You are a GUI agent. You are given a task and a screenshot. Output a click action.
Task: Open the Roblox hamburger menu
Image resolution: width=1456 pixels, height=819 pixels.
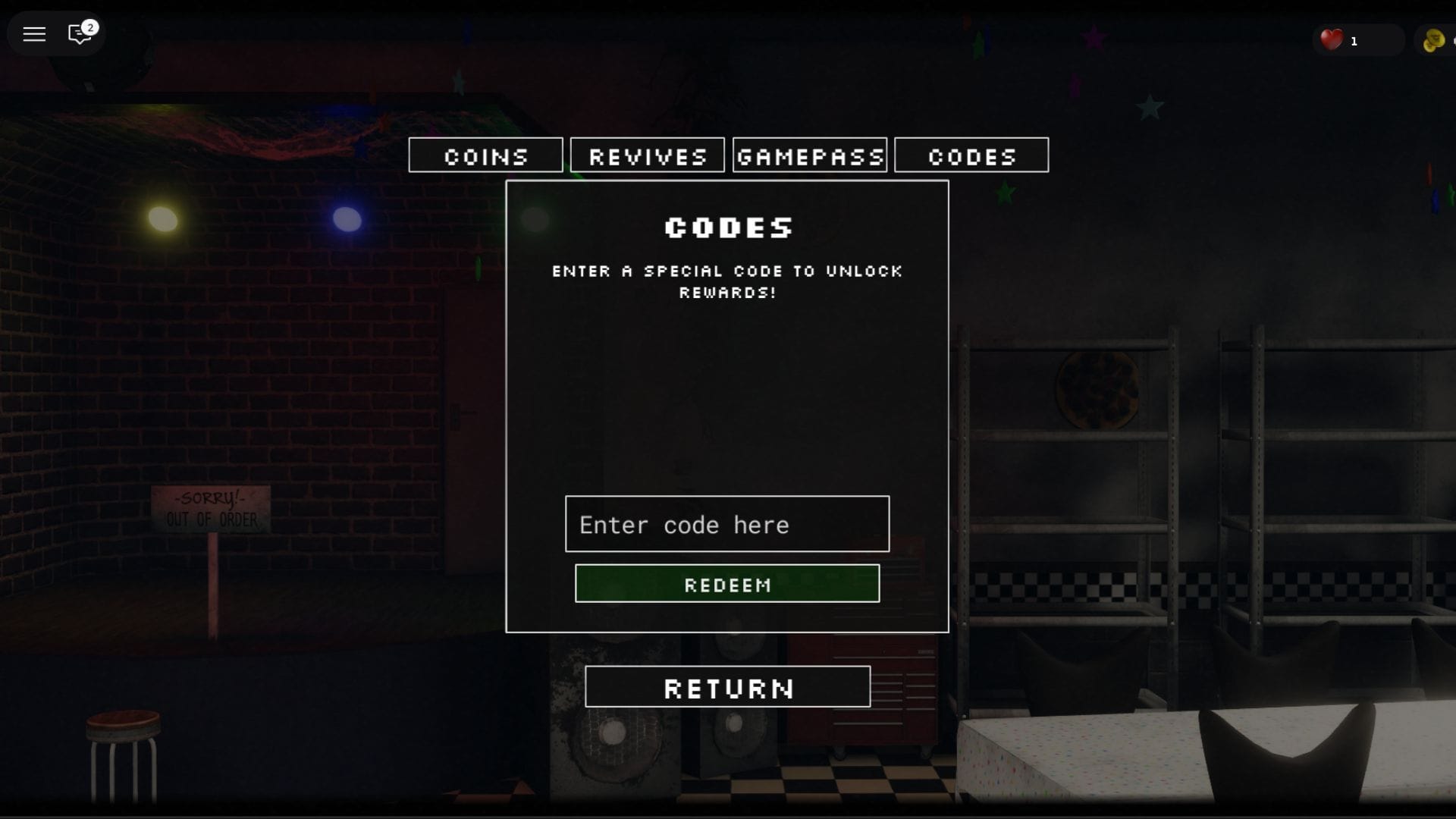pyautogui.click(x=33, y=33)
